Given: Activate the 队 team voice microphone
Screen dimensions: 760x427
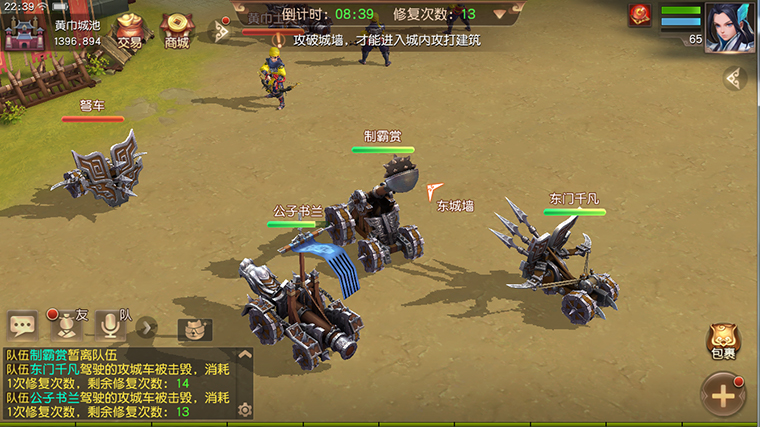Looking at the screenshot, I should coord(112,324).
